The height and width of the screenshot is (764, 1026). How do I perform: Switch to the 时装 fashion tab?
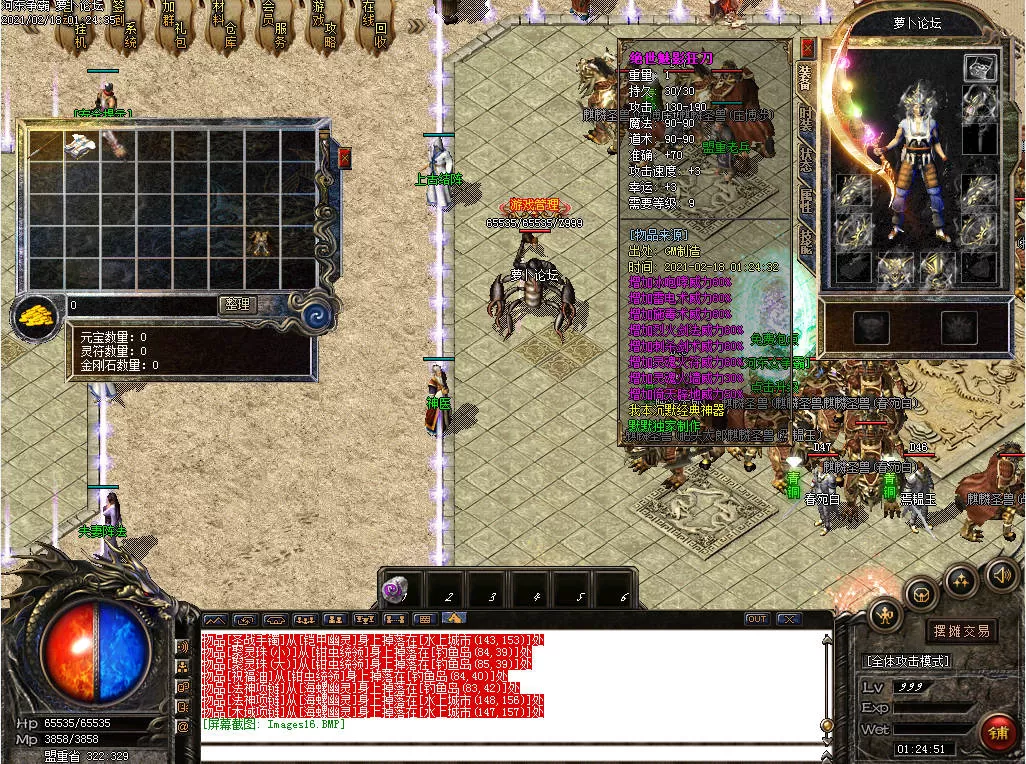point(806,119)
